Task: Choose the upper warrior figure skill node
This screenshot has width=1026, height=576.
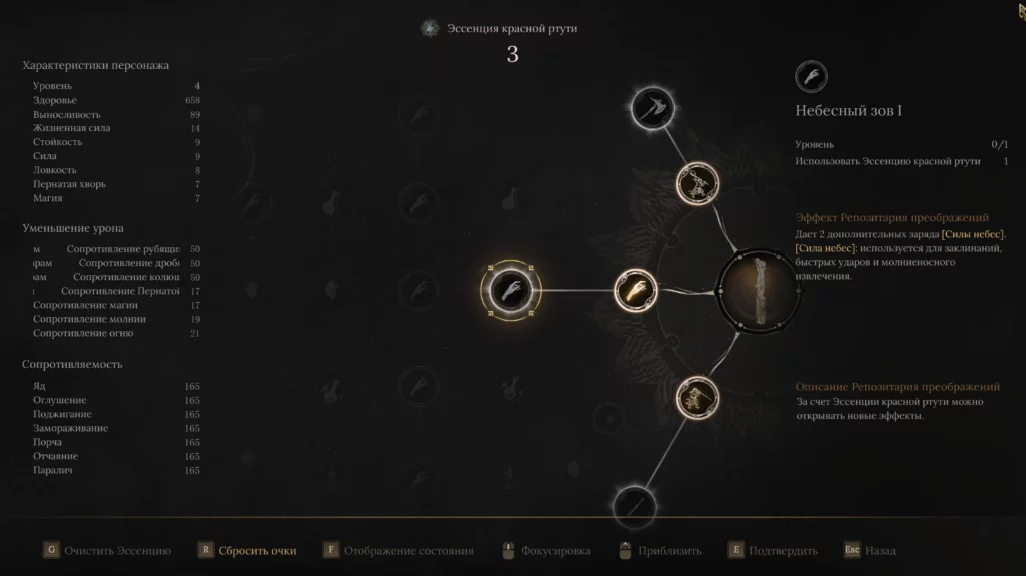Action: tap(697, 183)
